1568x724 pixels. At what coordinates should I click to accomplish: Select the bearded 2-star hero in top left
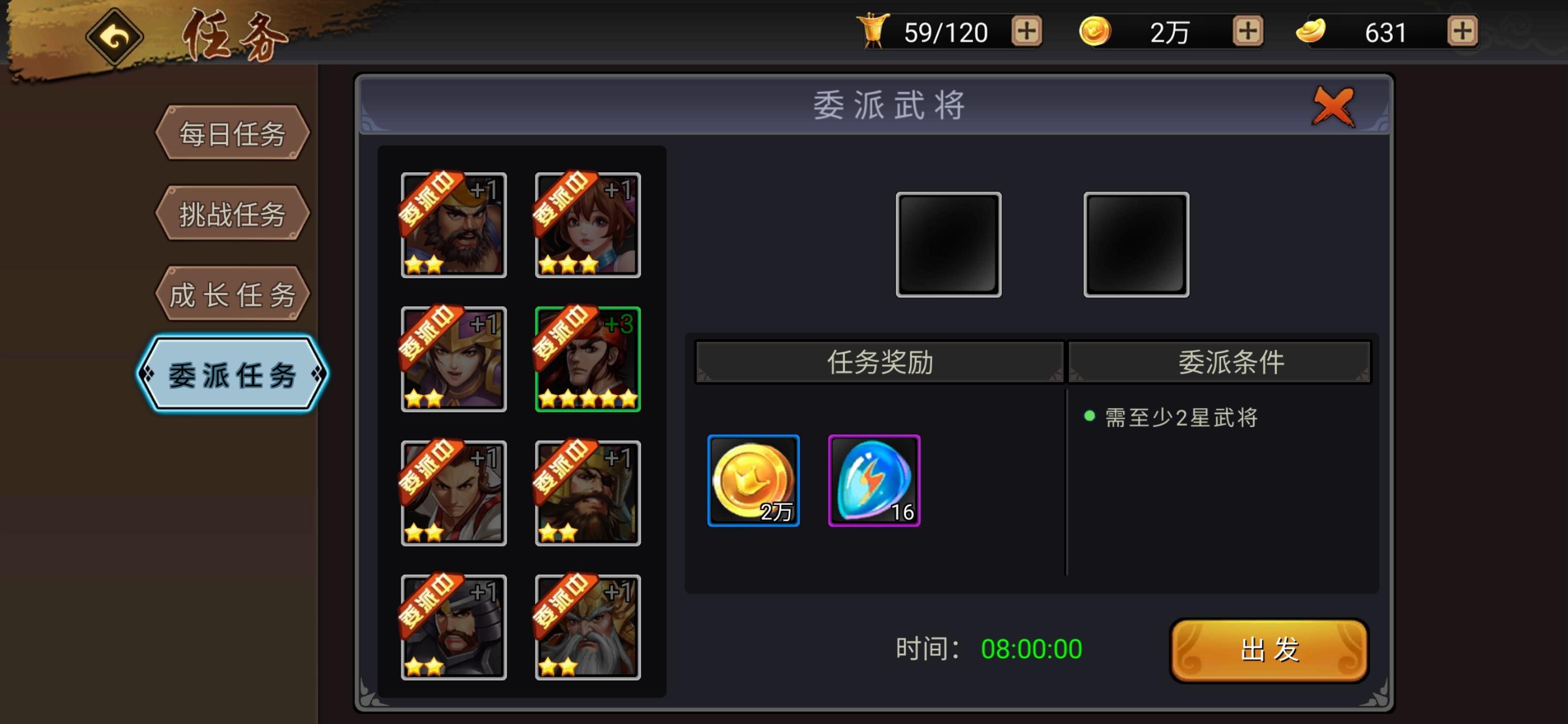(x=453, y=226)
